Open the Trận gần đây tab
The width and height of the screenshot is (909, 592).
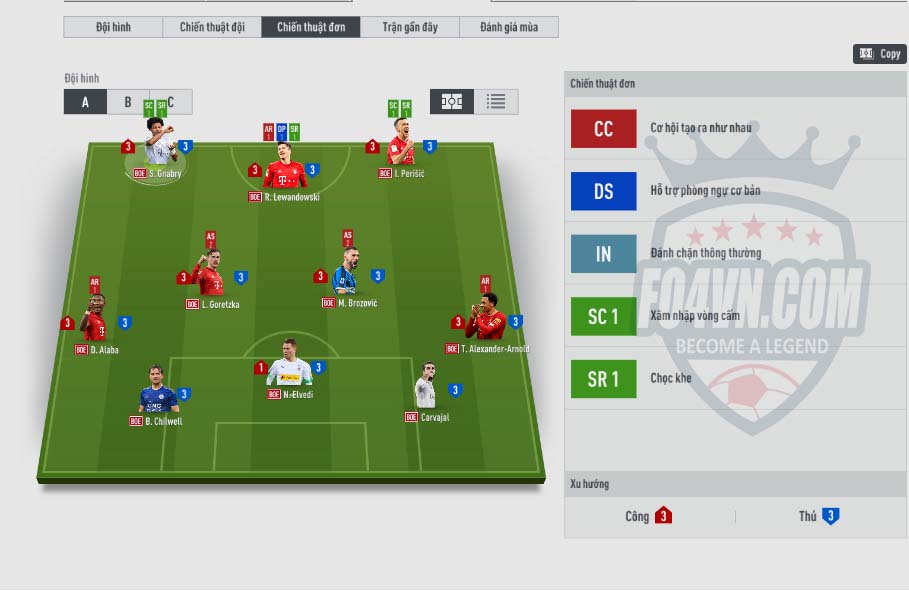tap(410, 27)
